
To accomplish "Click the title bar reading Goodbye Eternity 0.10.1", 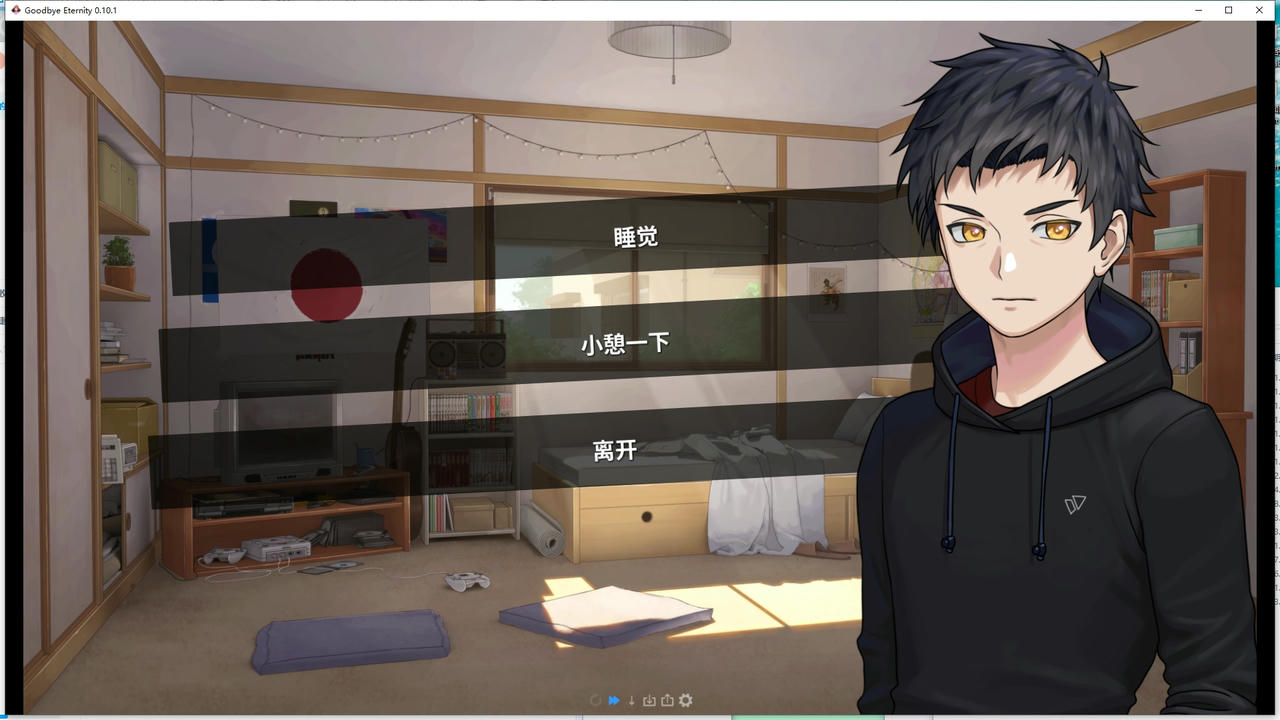I will 70,10.
